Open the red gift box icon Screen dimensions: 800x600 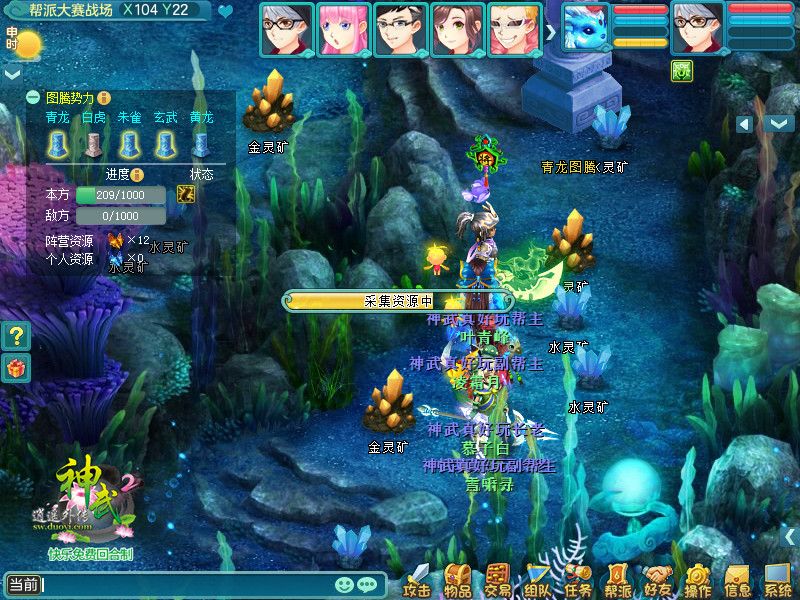tap(15, 368)
